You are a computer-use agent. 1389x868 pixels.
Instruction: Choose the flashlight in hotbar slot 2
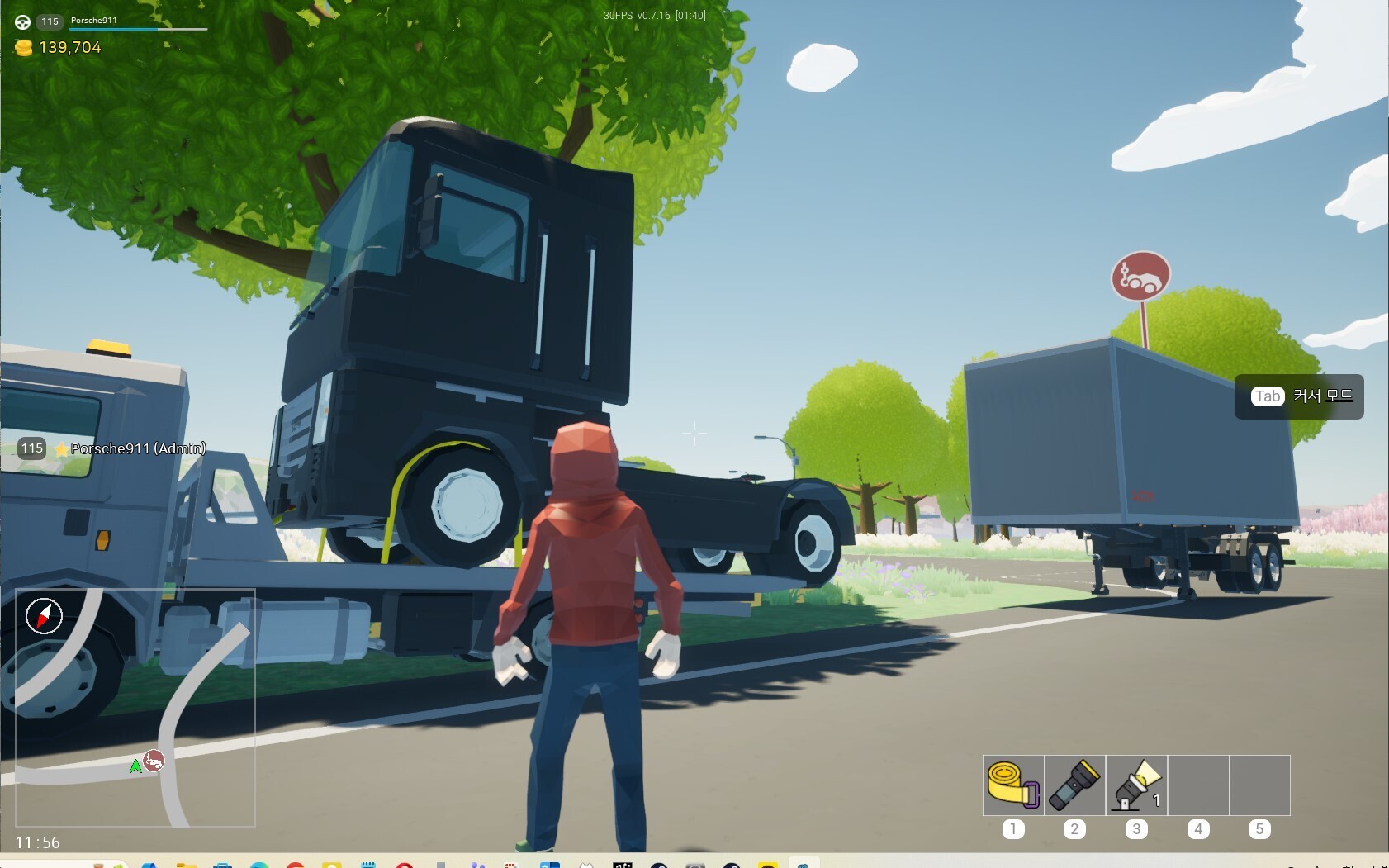[1074, 785]
